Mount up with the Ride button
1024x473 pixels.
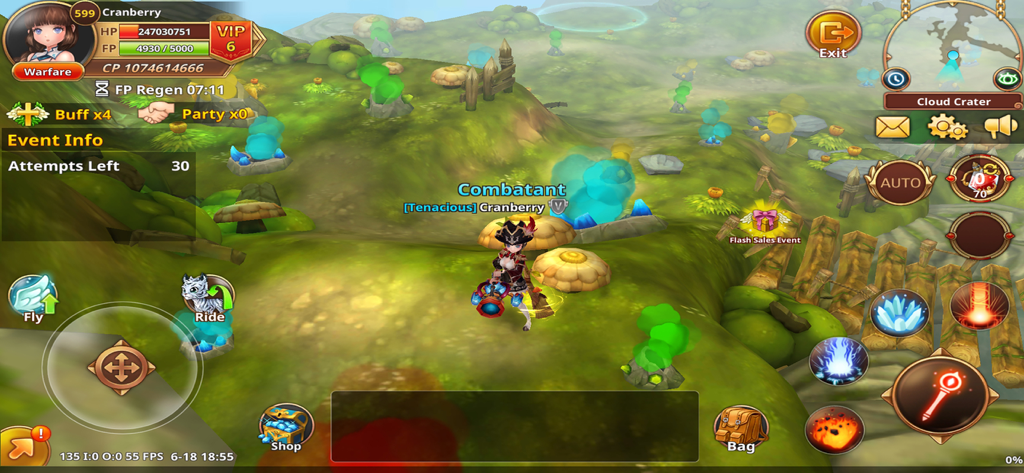pos(208,298)
